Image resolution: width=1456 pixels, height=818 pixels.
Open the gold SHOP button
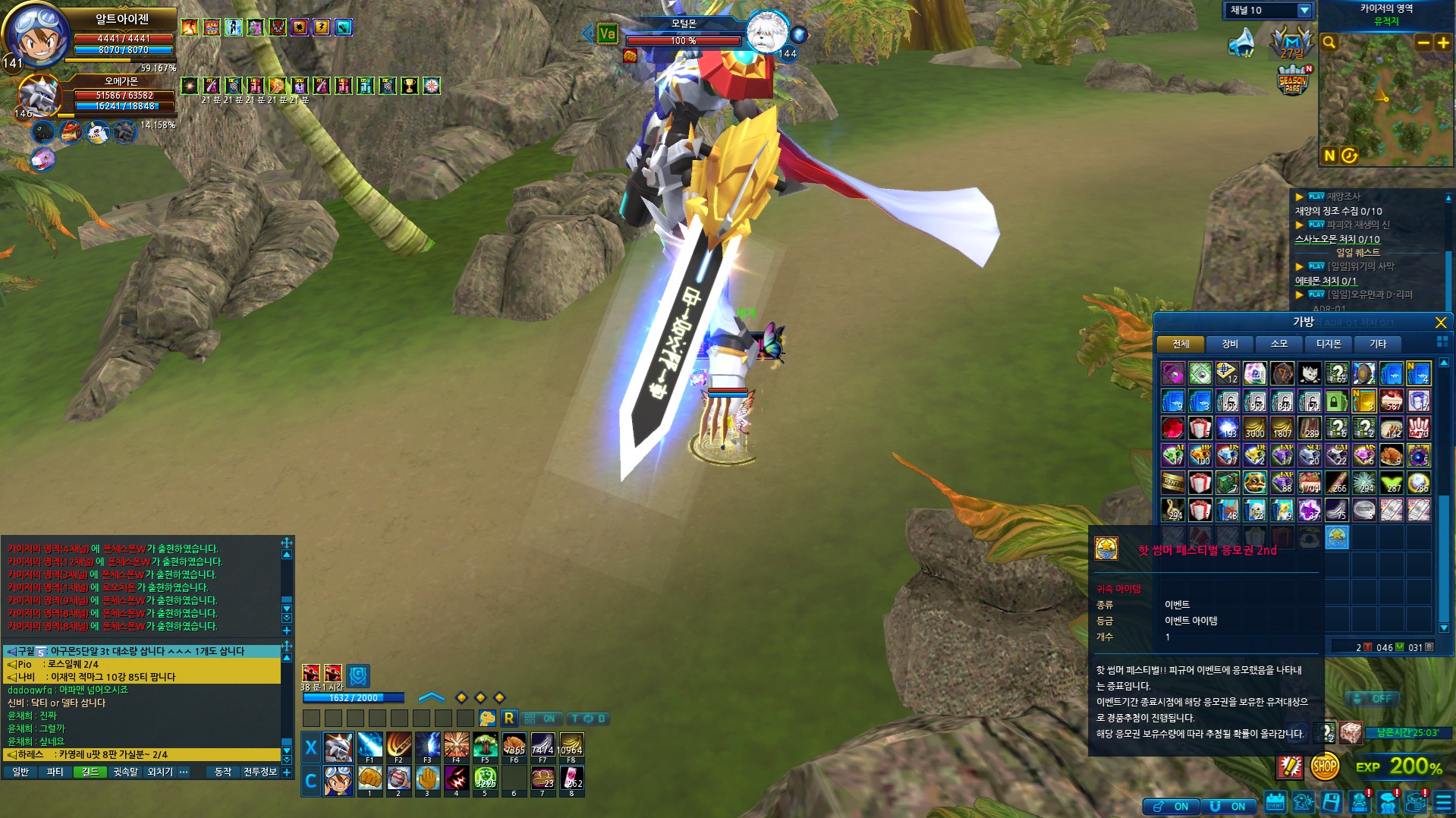point(1325,766)
